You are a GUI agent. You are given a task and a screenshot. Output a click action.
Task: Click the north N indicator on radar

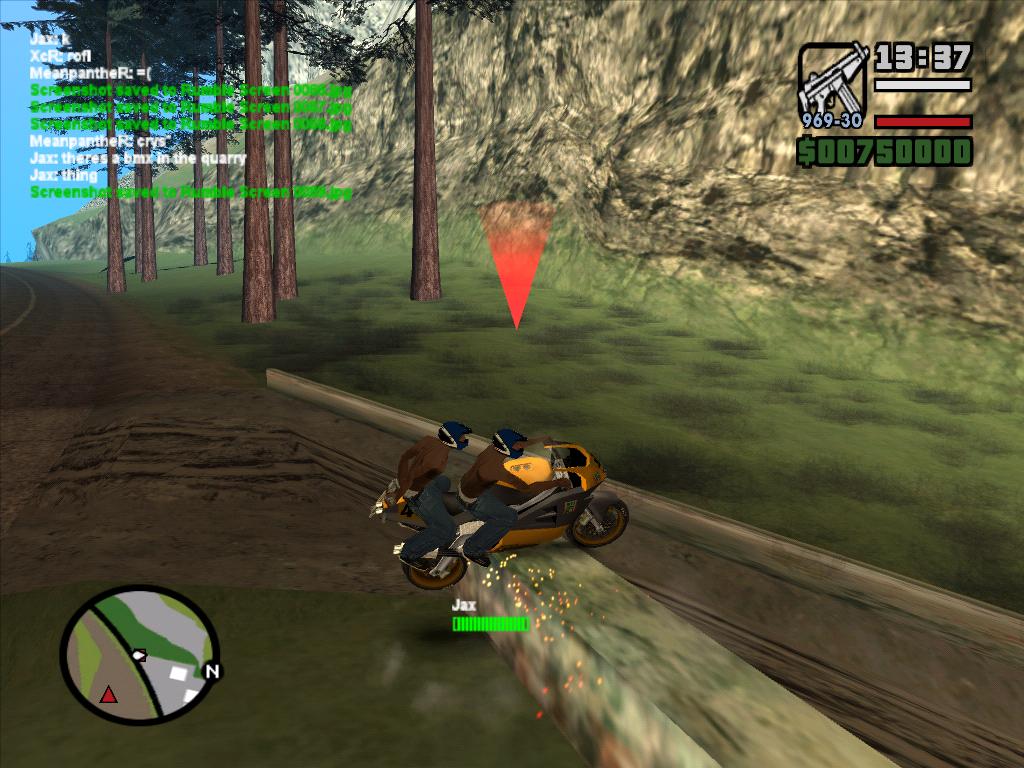(211, 671)
